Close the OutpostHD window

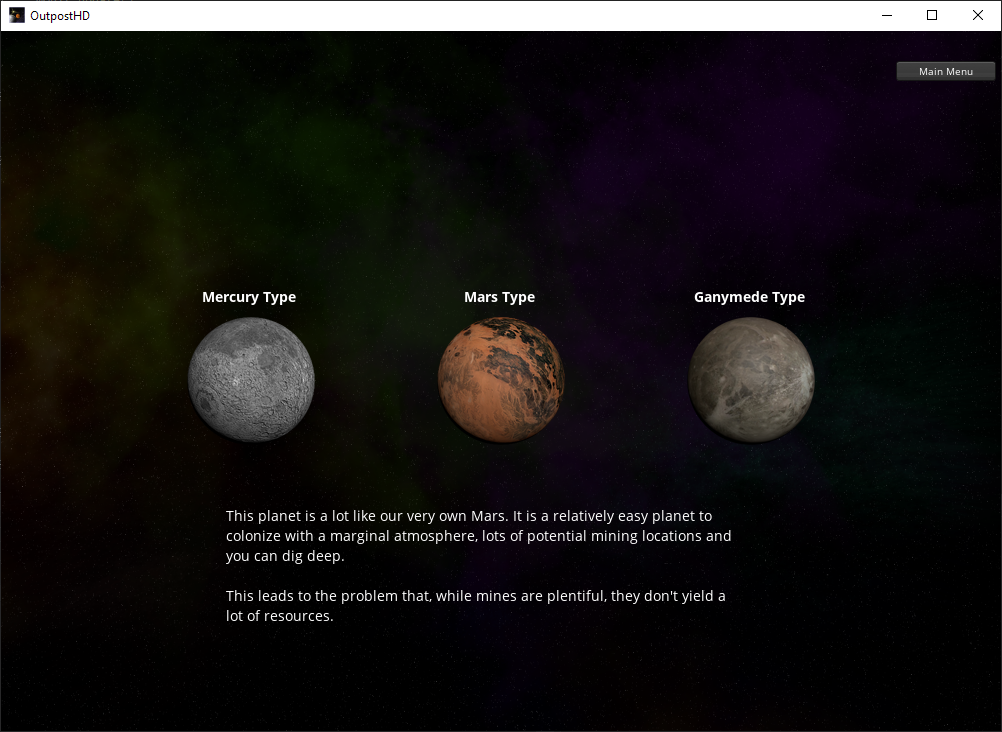[x=978, y=15]
